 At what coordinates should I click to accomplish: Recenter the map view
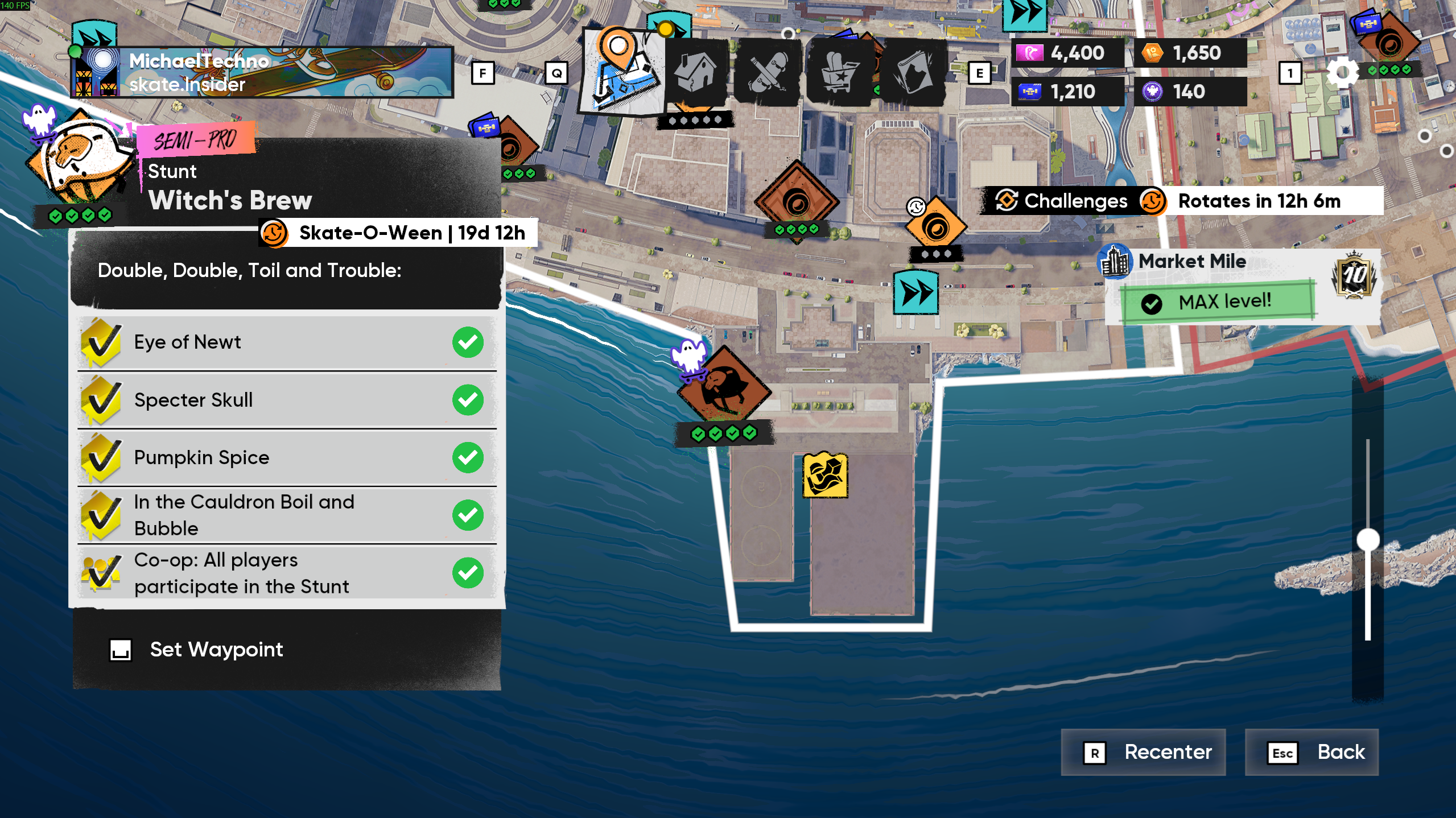coord(1143,752)
